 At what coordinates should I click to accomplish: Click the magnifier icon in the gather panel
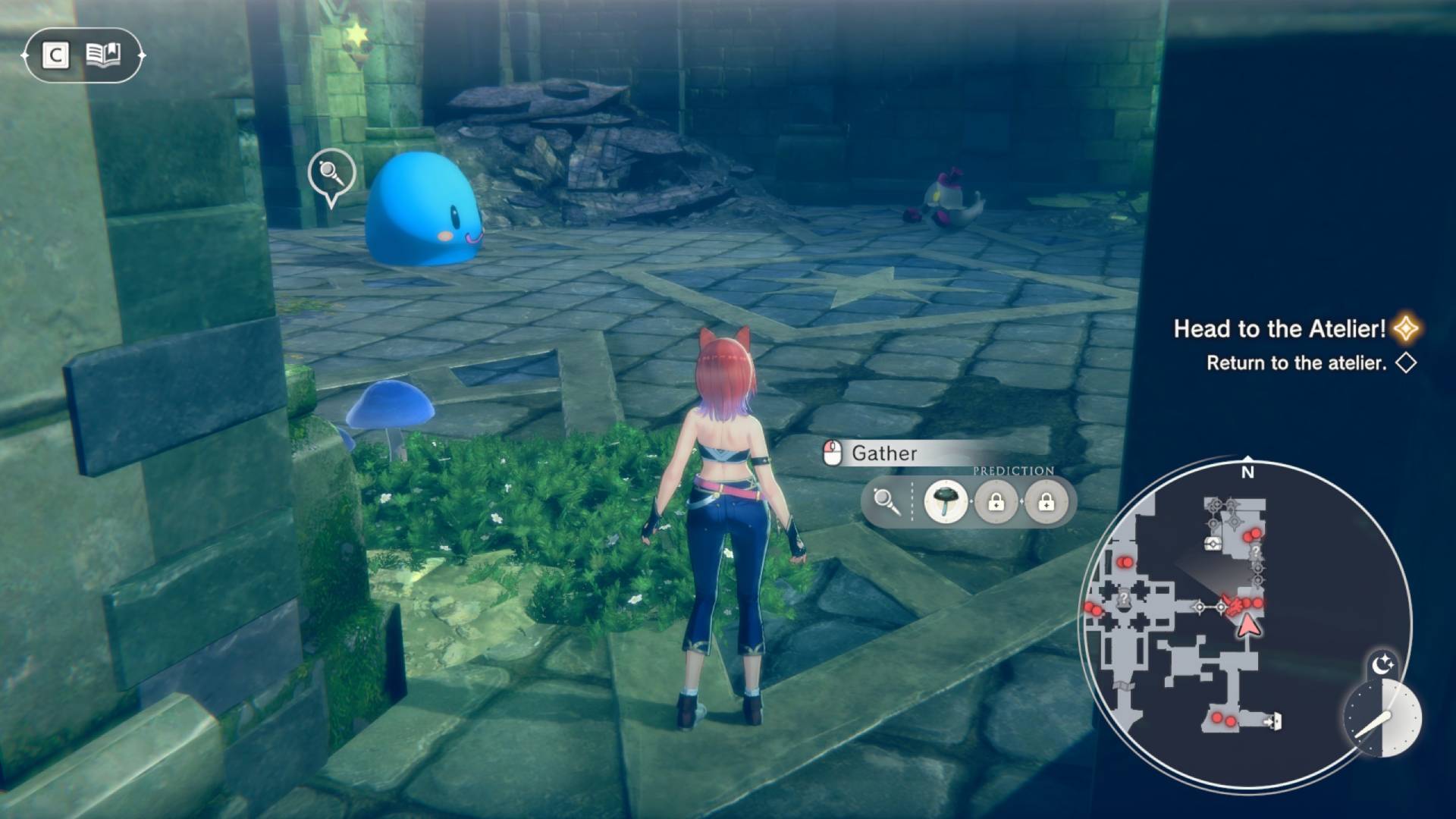click(x=886, y=501)
